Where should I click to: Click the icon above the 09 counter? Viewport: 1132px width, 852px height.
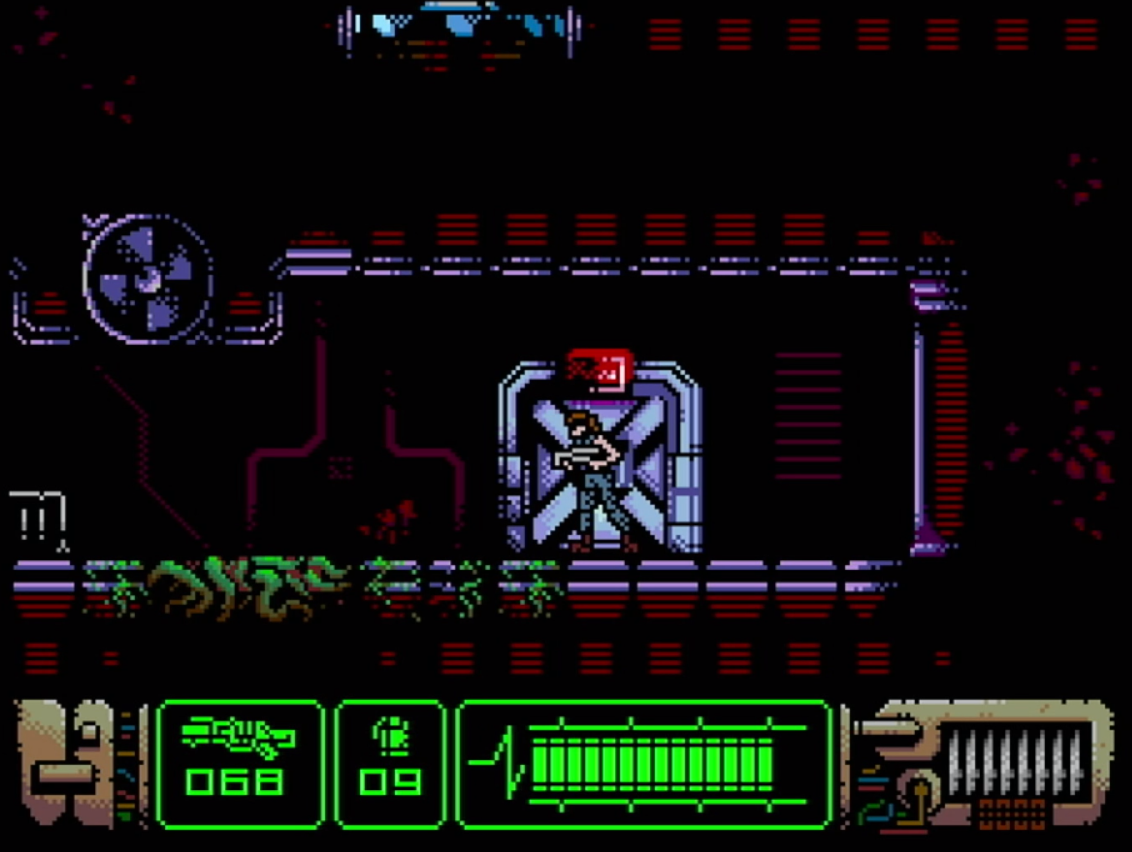pos(390,737)
